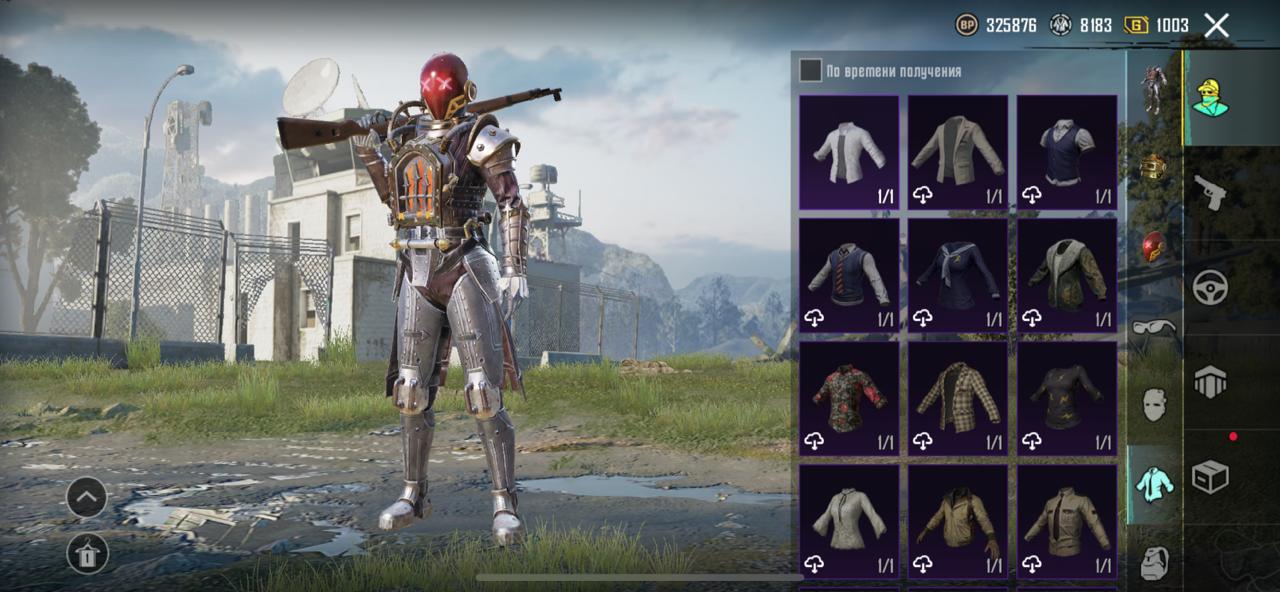Open the wardrobe preset hanger button

click(x=87, y=553)
